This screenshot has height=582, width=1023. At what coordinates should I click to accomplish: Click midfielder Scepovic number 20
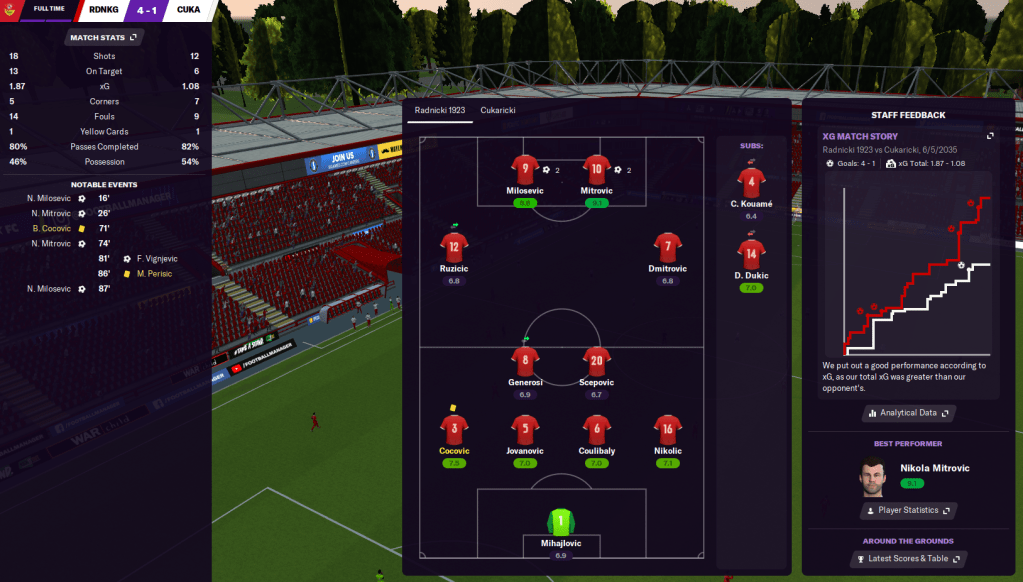point(596,361)
